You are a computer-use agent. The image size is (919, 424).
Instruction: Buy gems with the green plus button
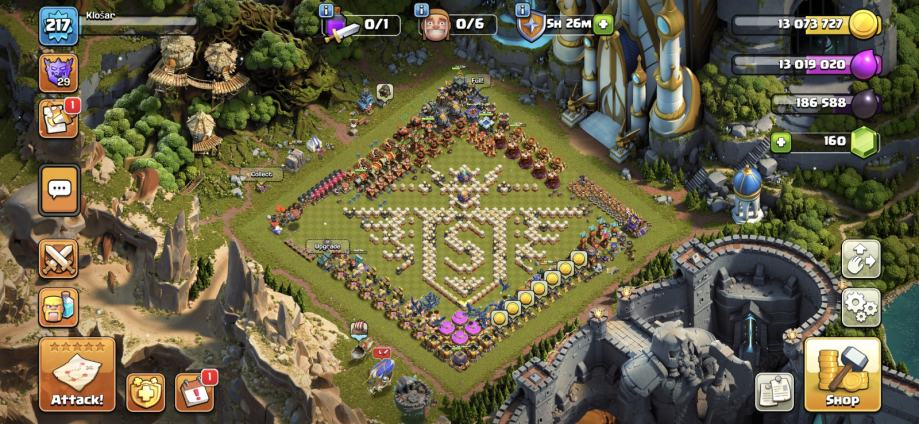[x=781, y=141]
